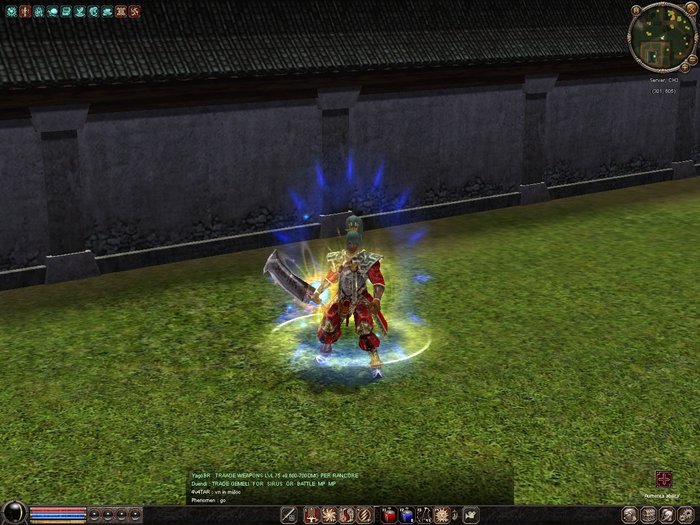Activate the sun-shaped skill beside the potions
The height and width of the screenshot is (525, 700).
[440, 515]
